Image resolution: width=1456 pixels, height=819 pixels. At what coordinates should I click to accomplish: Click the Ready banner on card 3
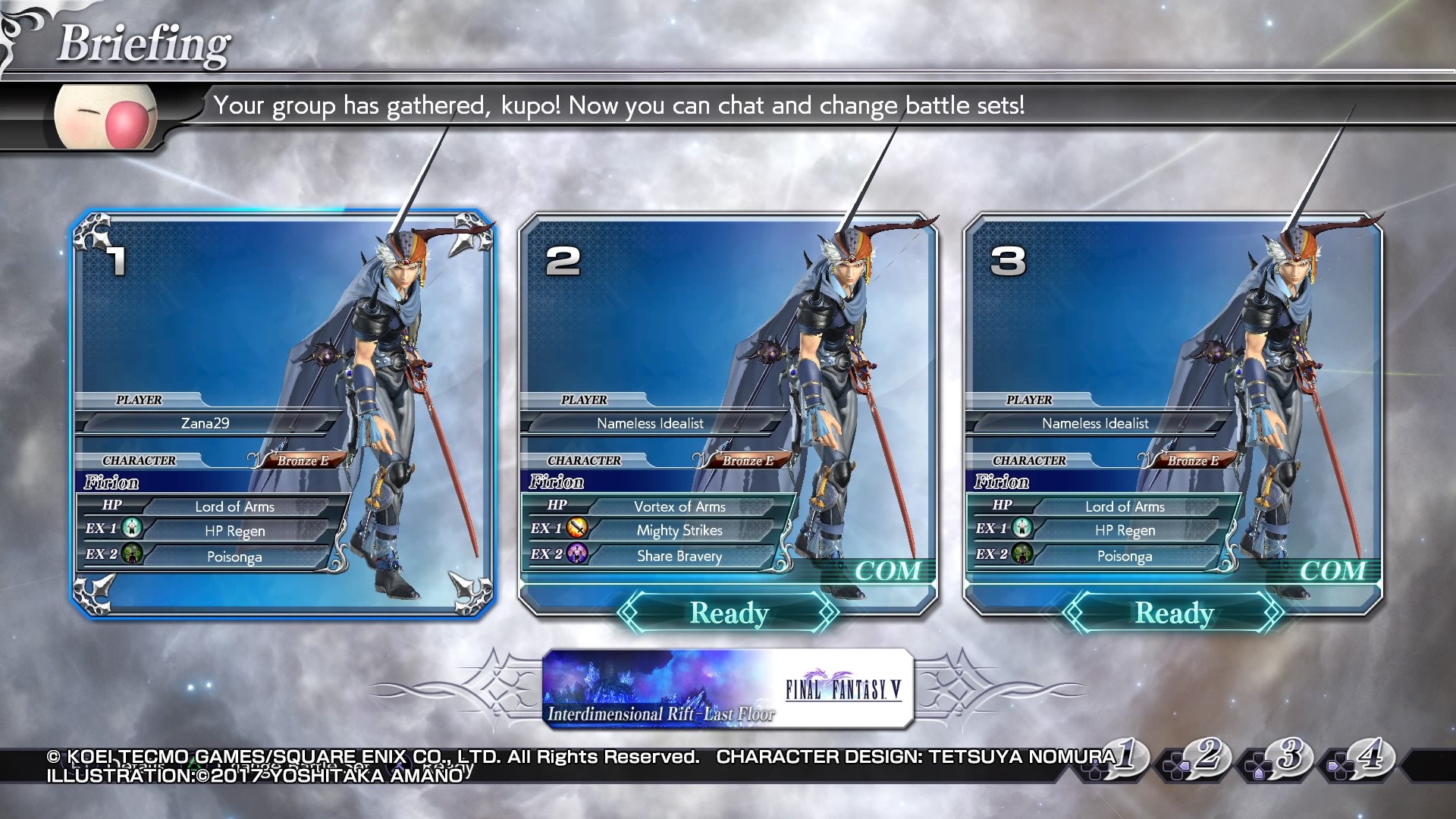[x=1174, y=613]
